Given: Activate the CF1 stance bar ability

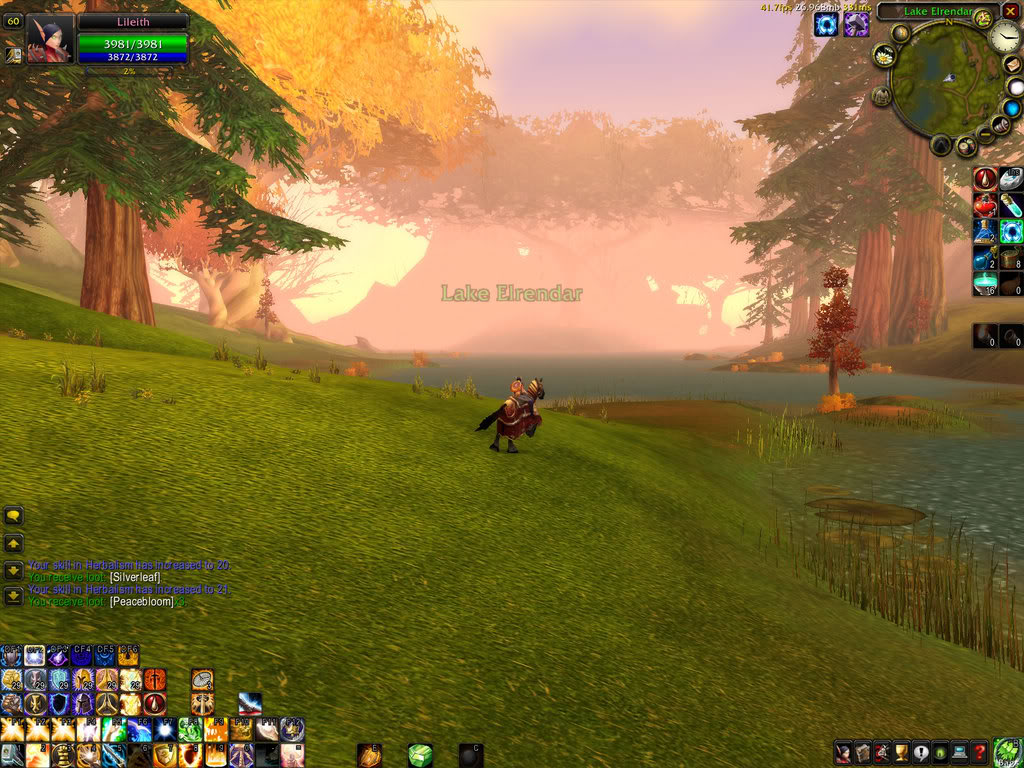Looking at the screenshot, I should click(12, 656).
